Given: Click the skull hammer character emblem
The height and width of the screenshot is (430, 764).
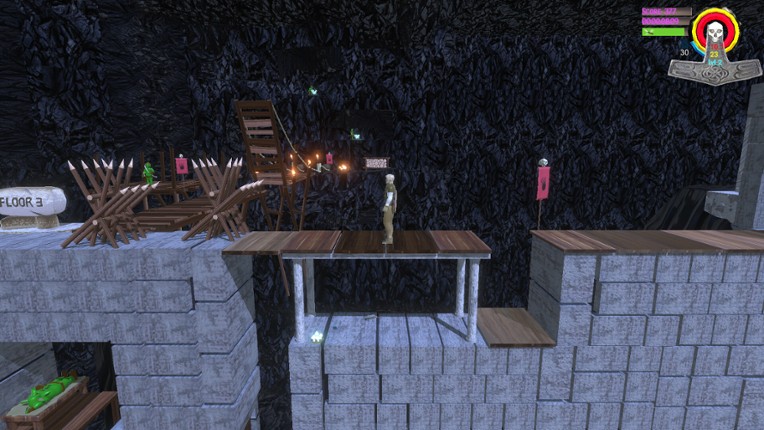Looking at the screenshot, I should (x=715, y=45).
